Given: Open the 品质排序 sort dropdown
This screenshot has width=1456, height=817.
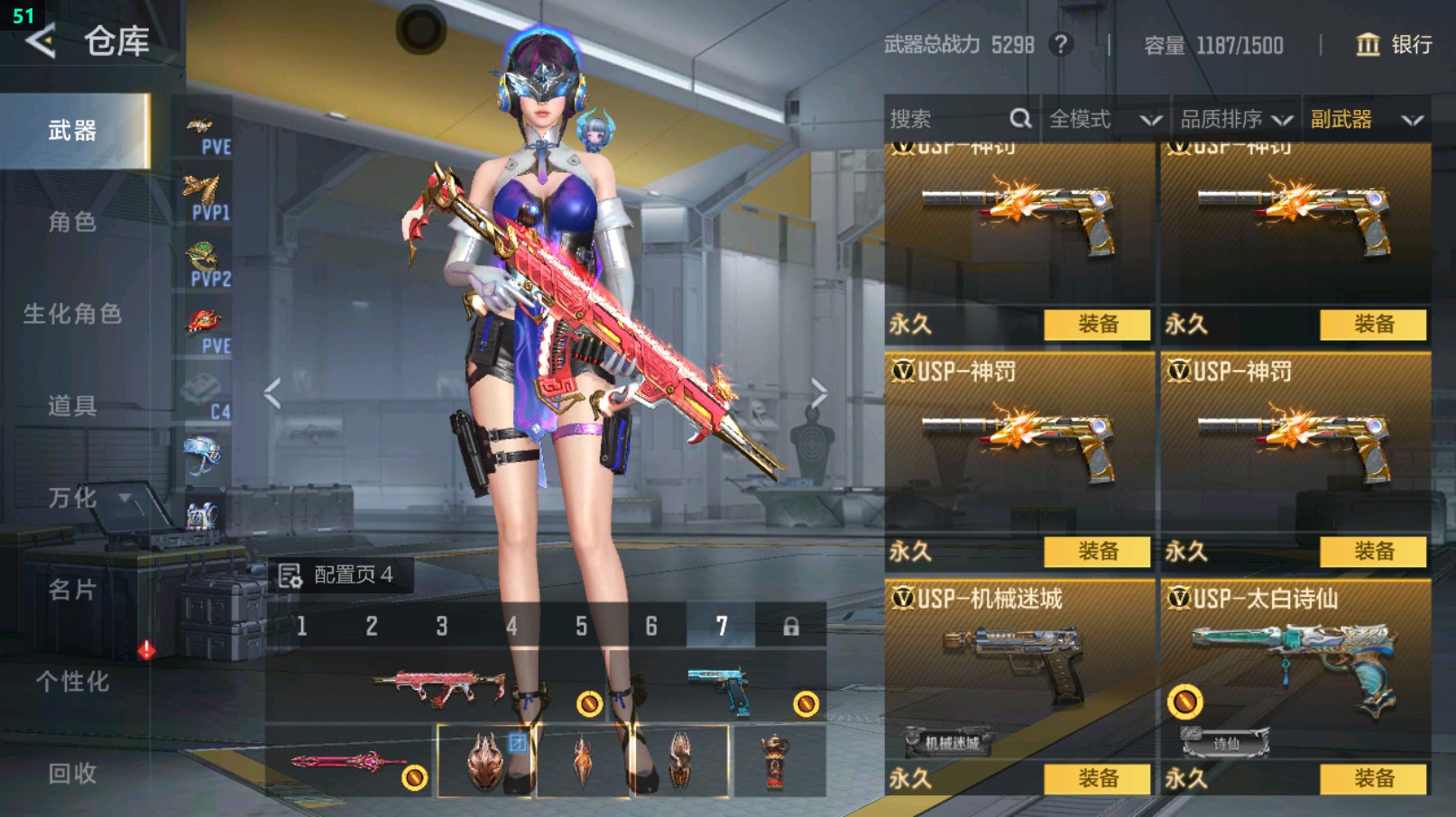Looking at the screenshot, I should [1235, 119].
